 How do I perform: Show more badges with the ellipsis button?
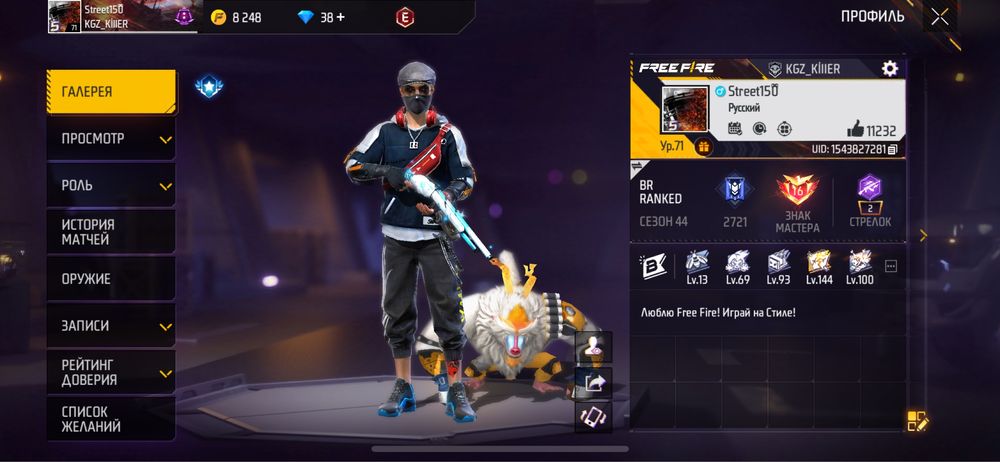[891, 266]
